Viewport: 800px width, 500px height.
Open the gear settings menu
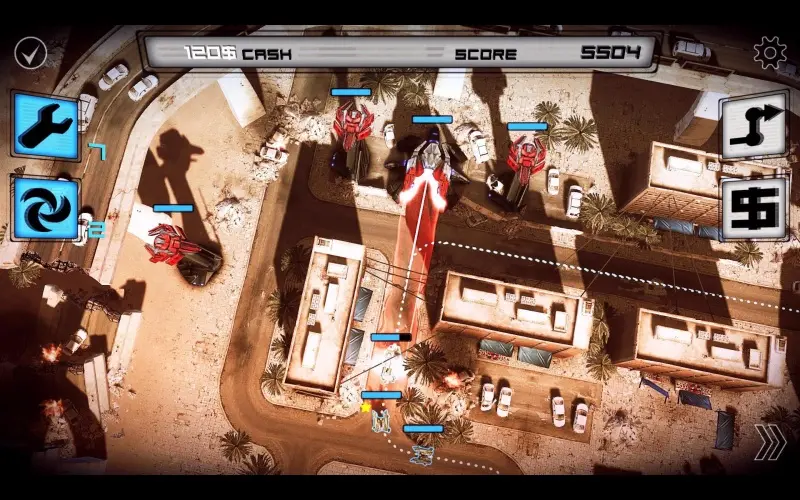769,53
